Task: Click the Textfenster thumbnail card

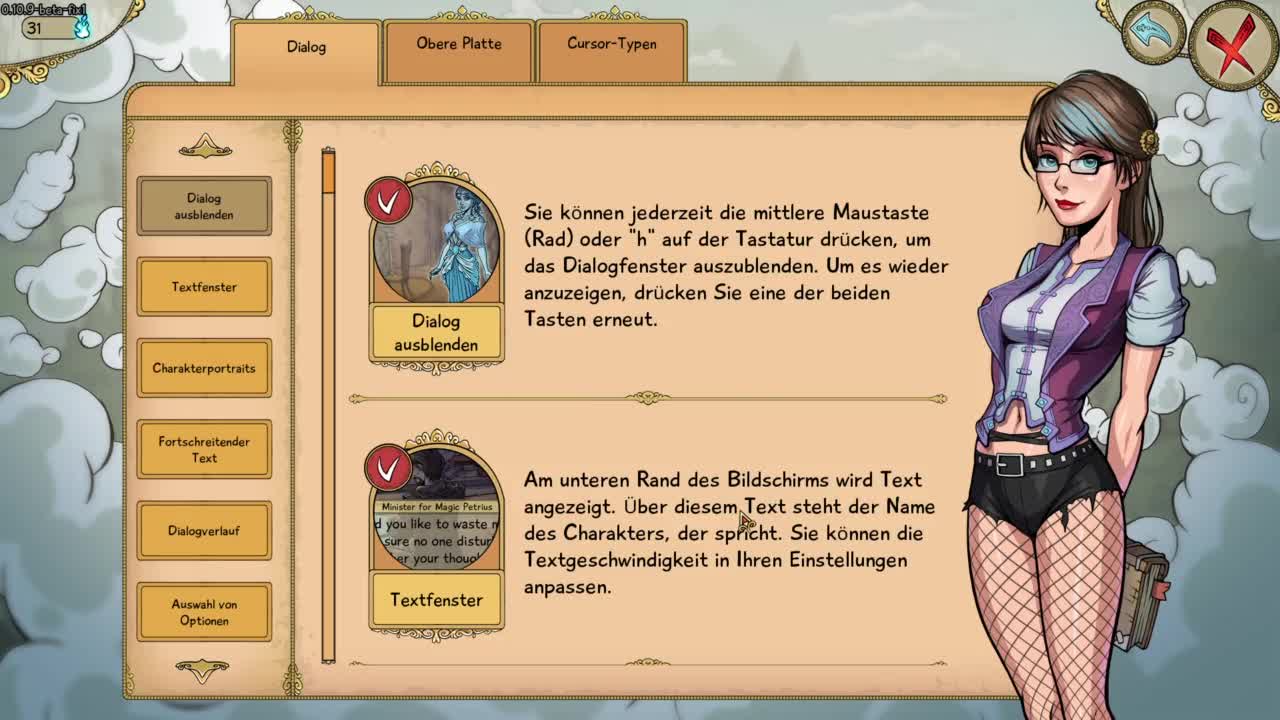Action: pos(437,537)
